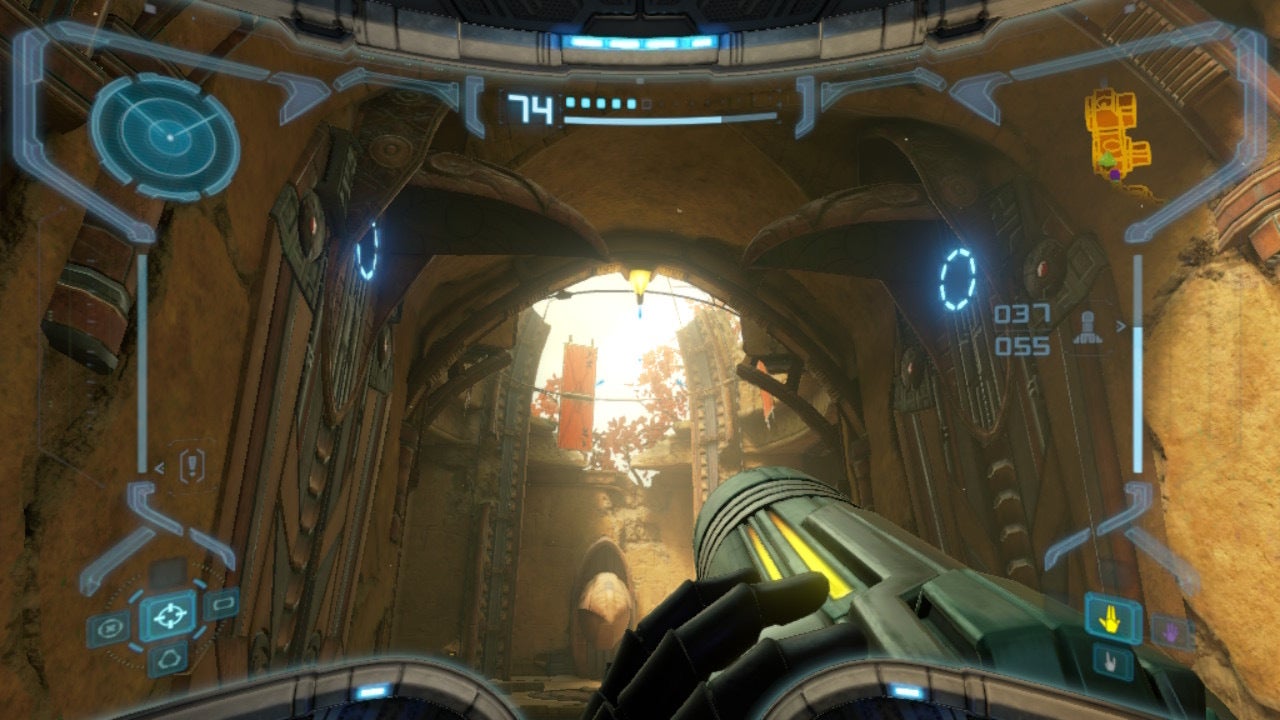
Task: Select the white Ice Beam hand icon
Action: 1110,663
